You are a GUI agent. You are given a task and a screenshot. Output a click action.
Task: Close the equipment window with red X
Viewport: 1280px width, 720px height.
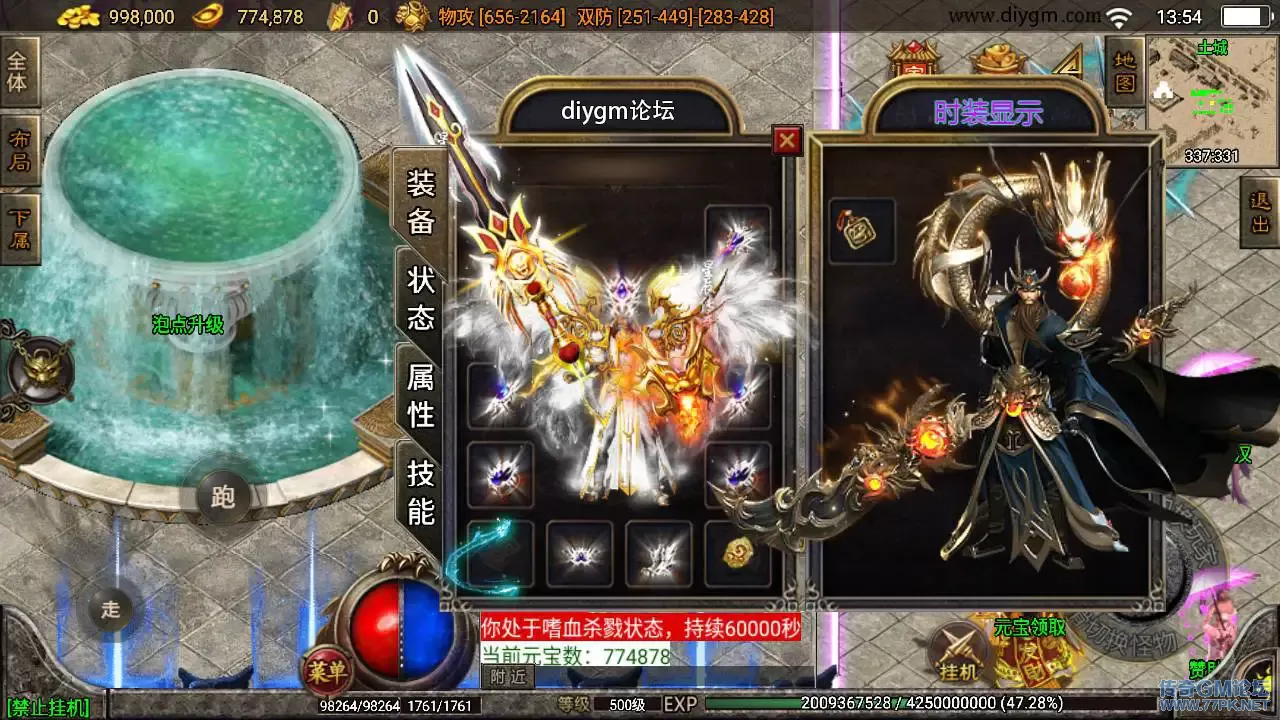point(788,141)
